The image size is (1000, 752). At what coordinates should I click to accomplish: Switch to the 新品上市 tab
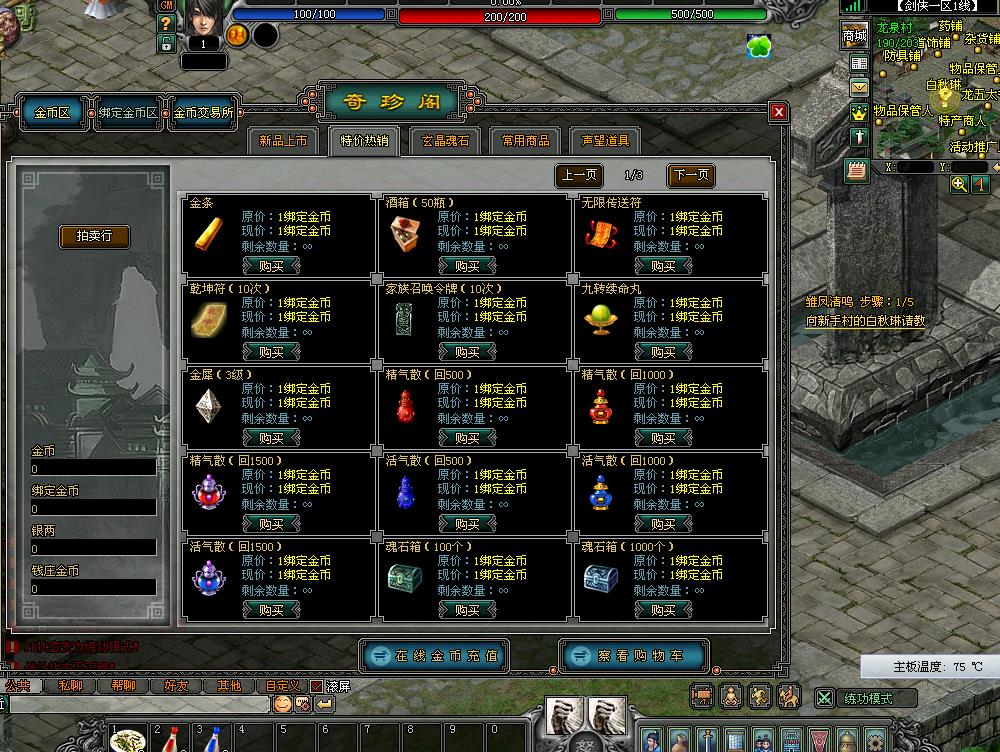pyautogui.click(x=283, y=141)
